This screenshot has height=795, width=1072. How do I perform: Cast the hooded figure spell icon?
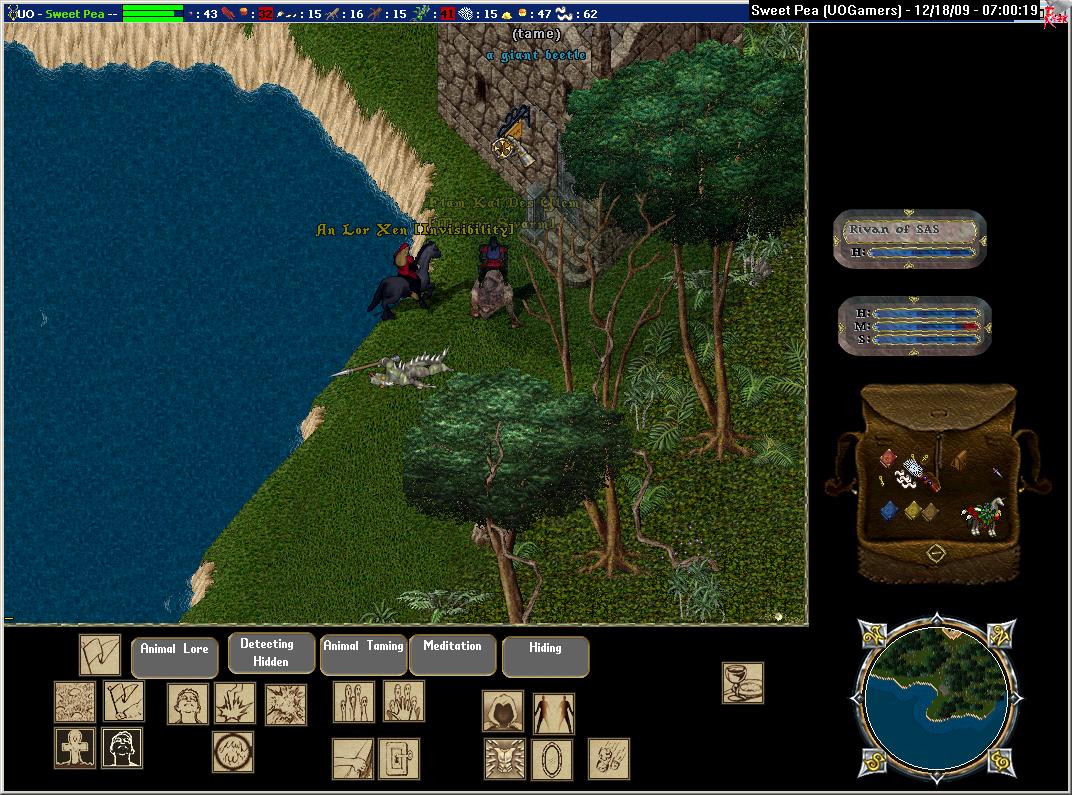(x=503, y=711)
